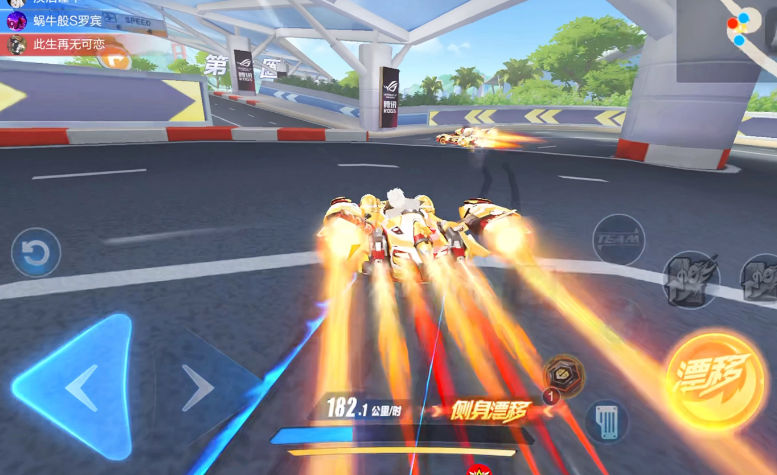777x475 pixels.
Task: Trigger the hexagon skill icon with badge 1
Action: point(565,376)
